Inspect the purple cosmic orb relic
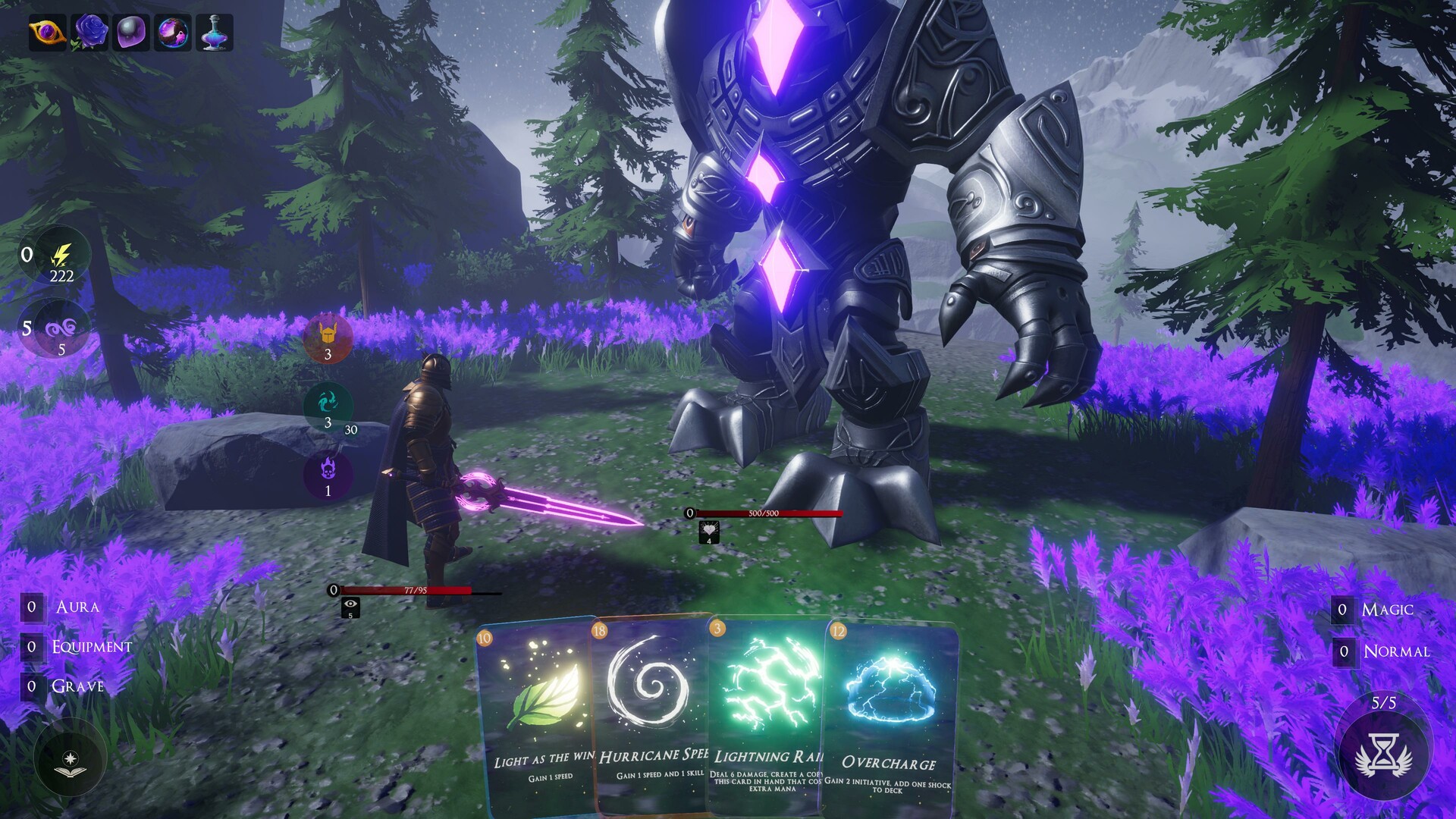 (173, 33)
